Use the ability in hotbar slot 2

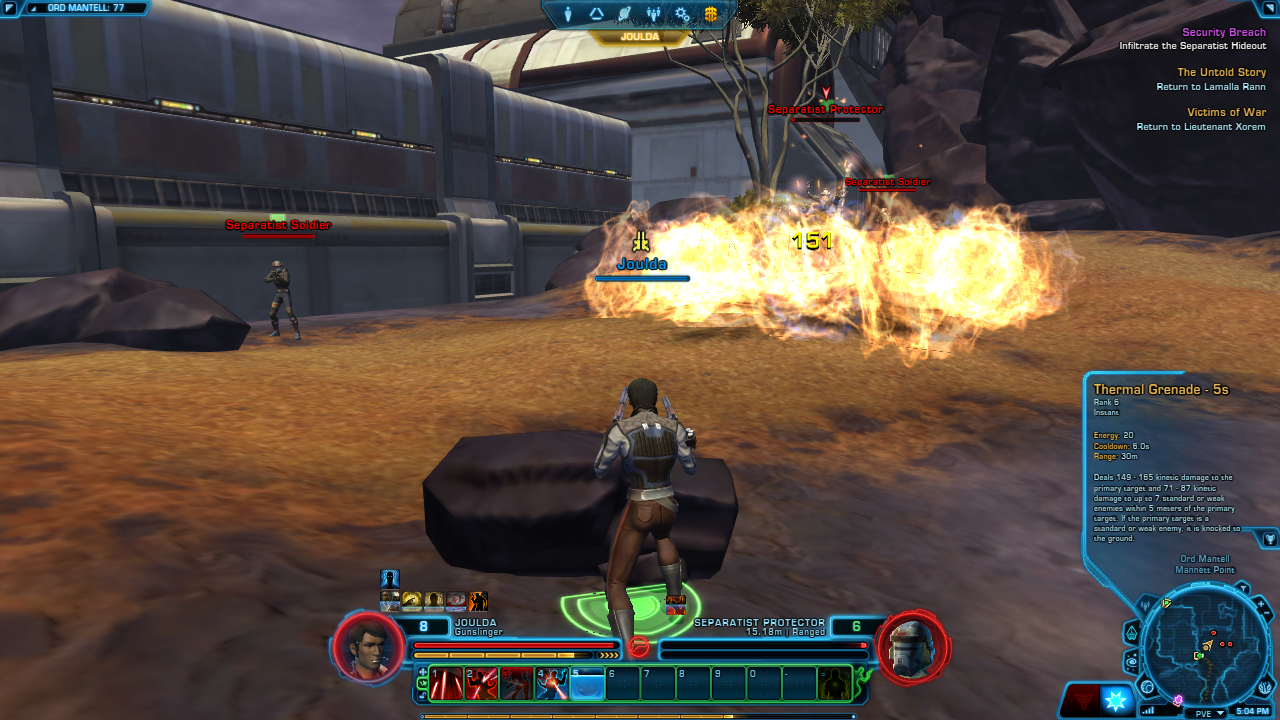[482, 683]
